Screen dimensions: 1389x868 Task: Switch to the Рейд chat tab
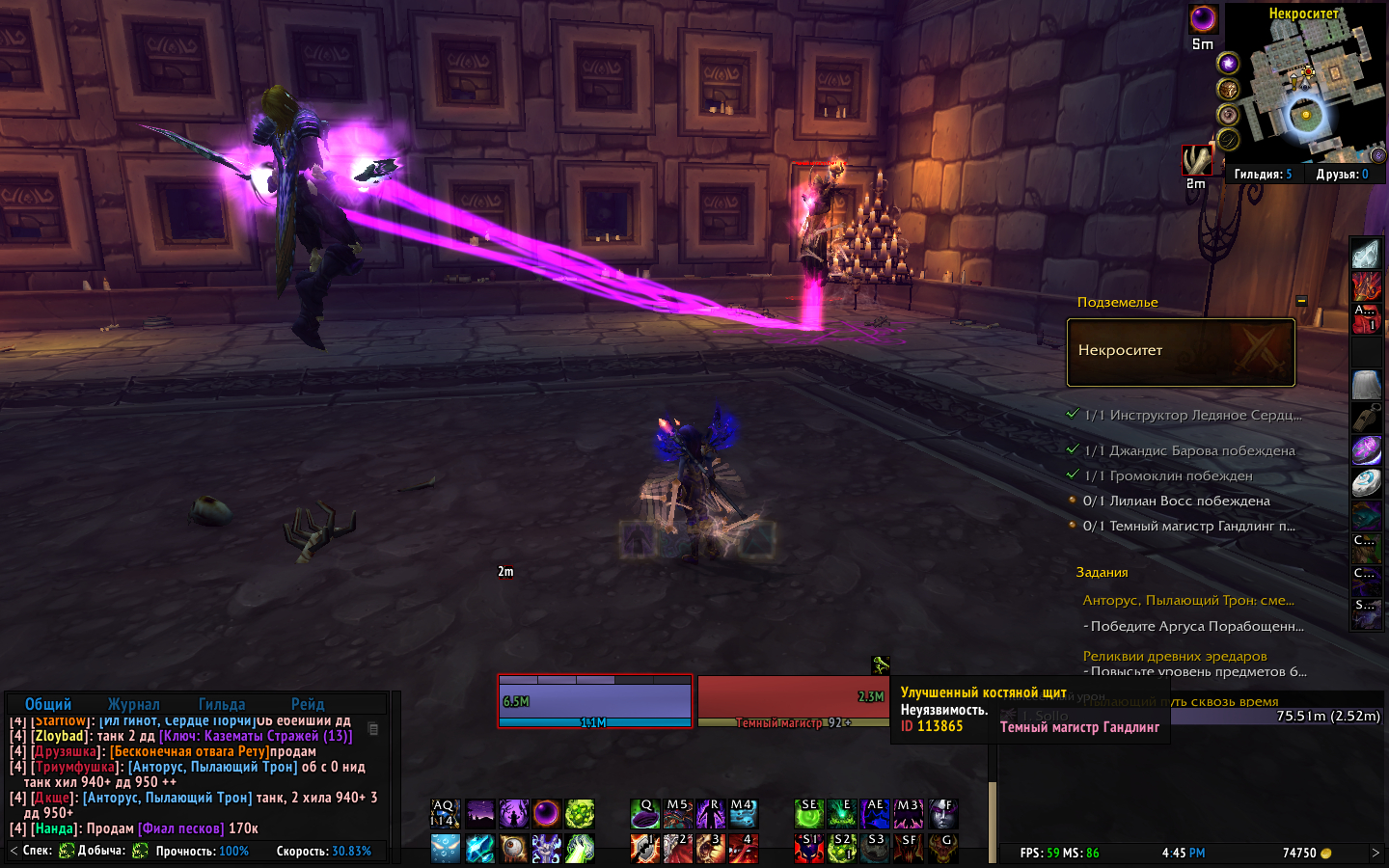308,704
